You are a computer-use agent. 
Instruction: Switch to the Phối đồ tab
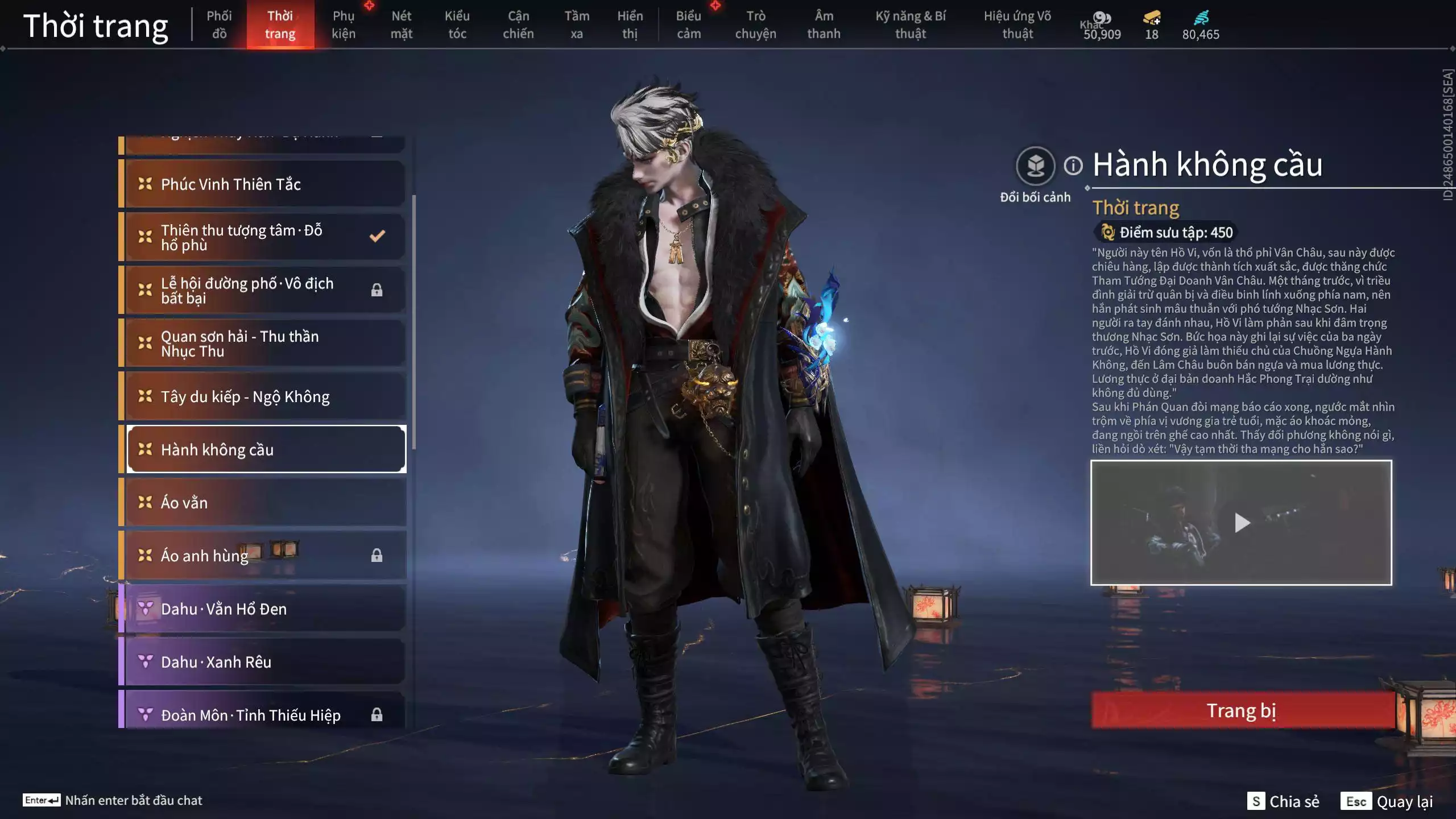[219, 25]
